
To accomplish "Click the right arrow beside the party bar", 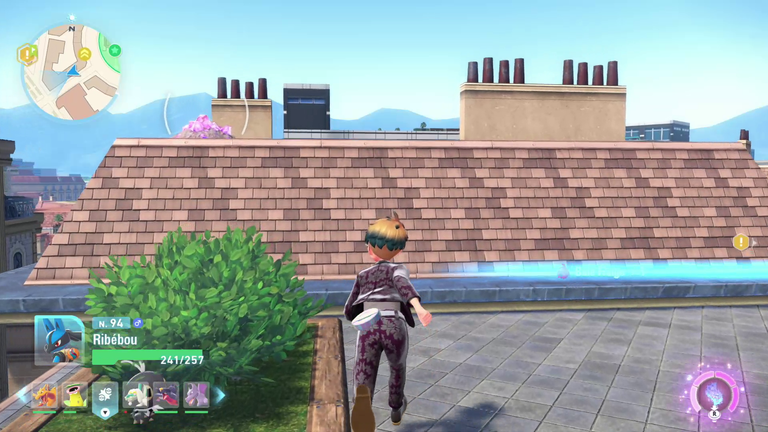I will click(x=220, y=396).
